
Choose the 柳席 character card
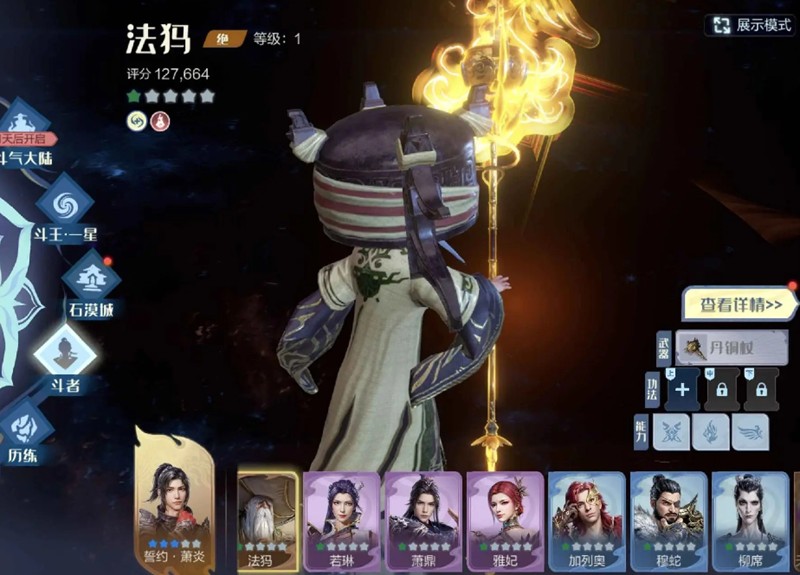coord(750,520)
